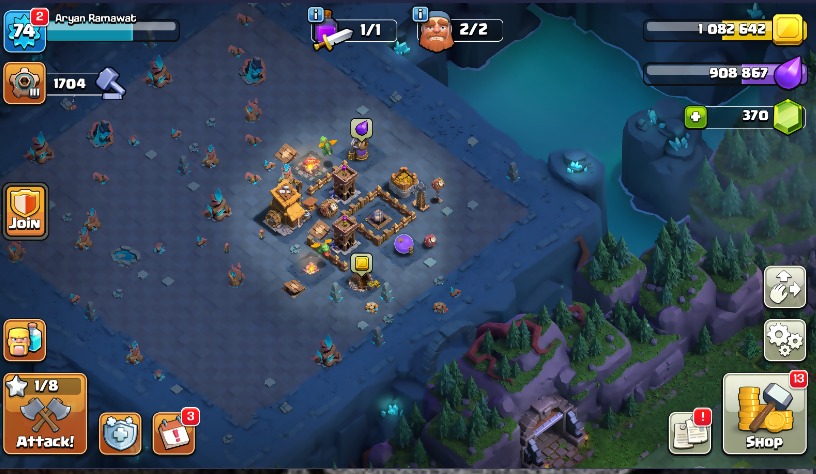Tap the Attack! button

click(45, 414)
